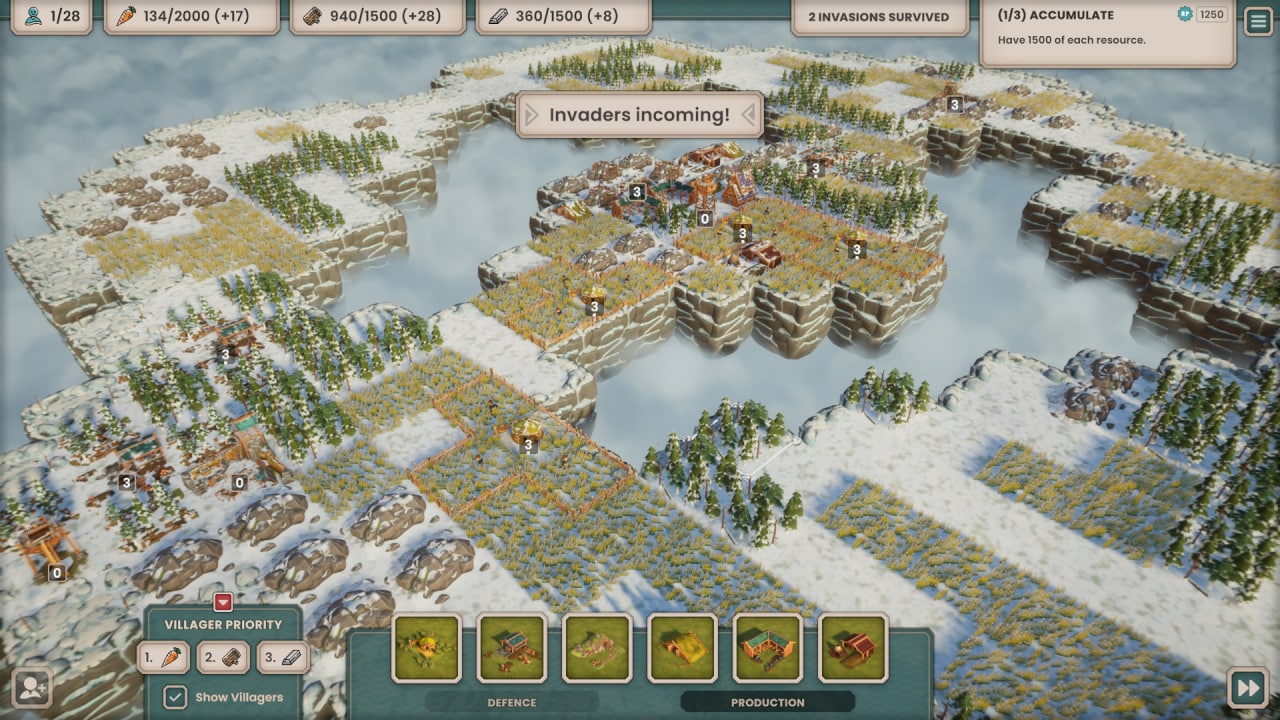
Task: Select the stone slab priority slot
Action: [283, 657]
